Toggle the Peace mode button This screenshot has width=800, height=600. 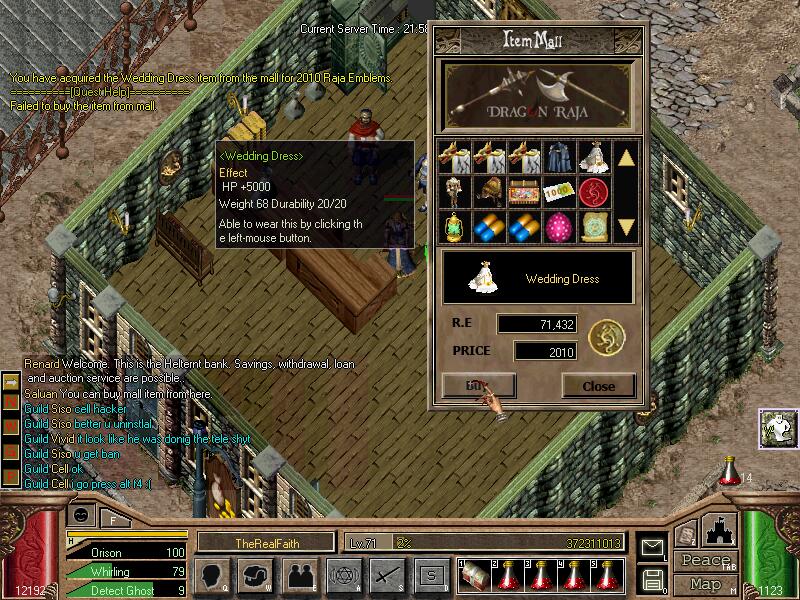click(706, 561)
